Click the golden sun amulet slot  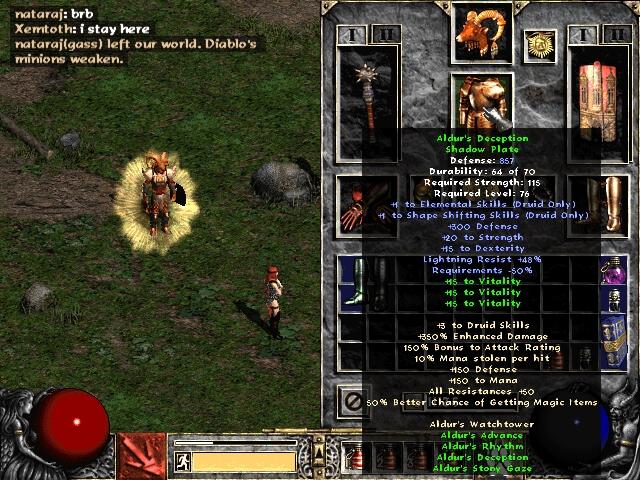[540, 45]
